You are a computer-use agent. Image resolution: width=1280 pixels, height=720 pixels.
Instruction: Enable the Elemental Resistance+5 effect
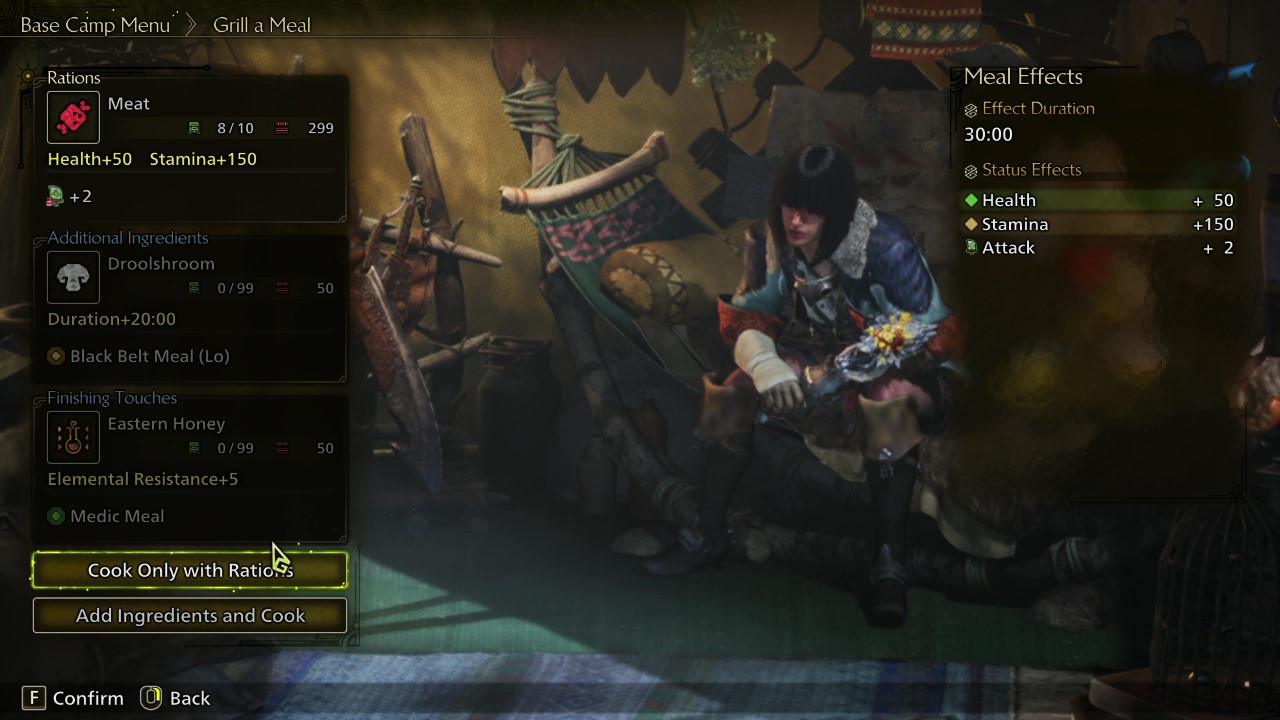tap(142, 478)
